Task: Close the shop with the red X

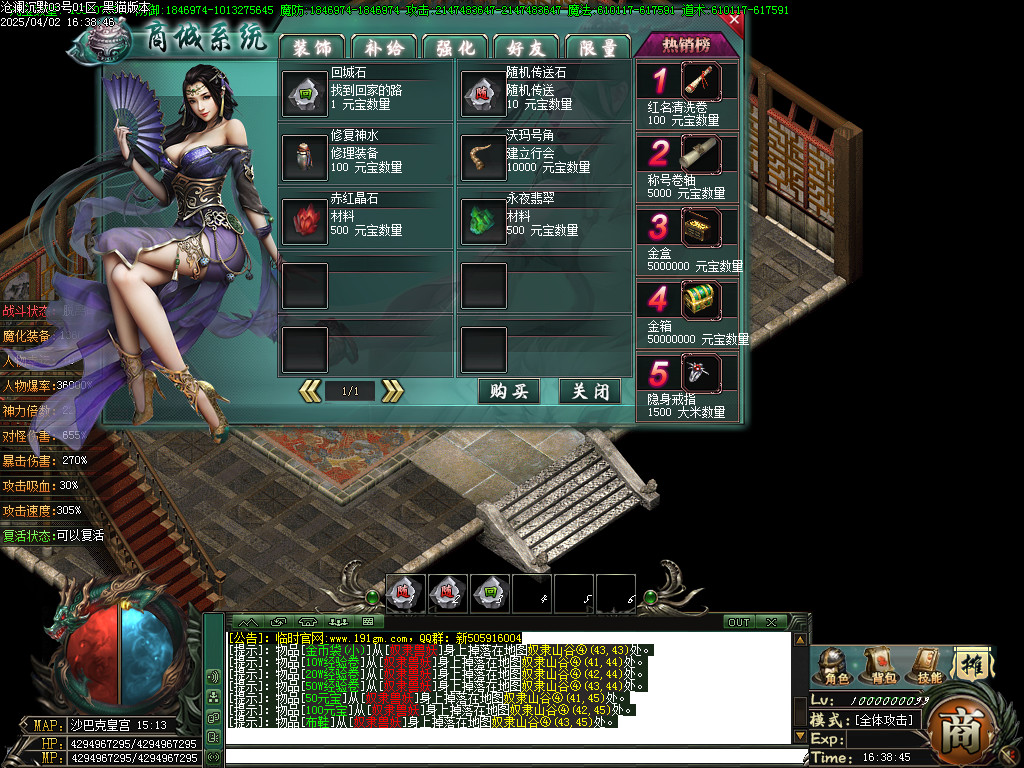Action: [734, 19]
